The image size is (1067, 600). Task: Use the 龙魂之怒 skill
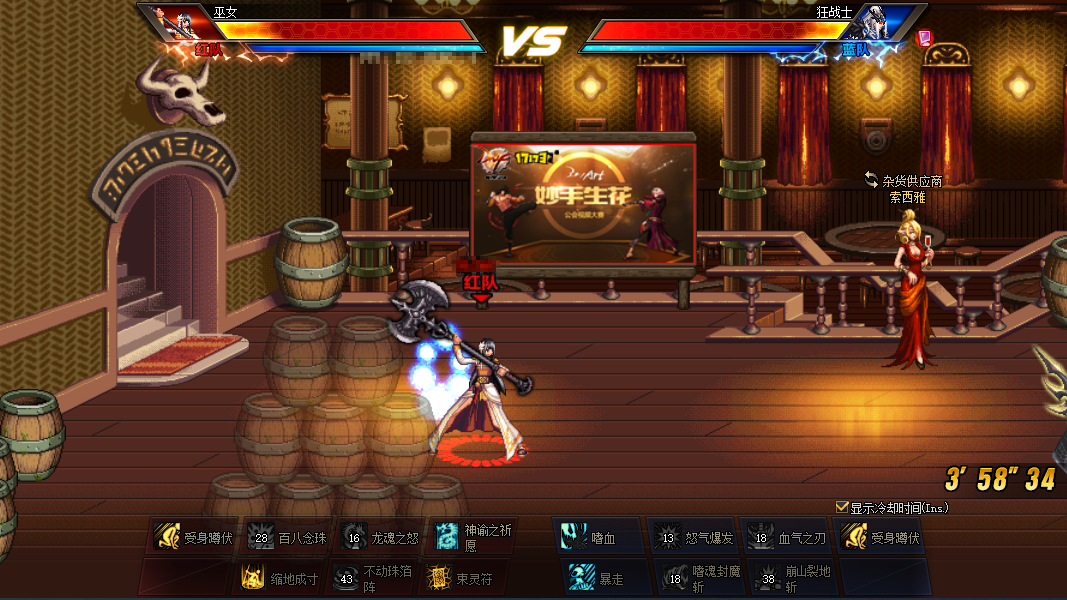pos(353,538)
